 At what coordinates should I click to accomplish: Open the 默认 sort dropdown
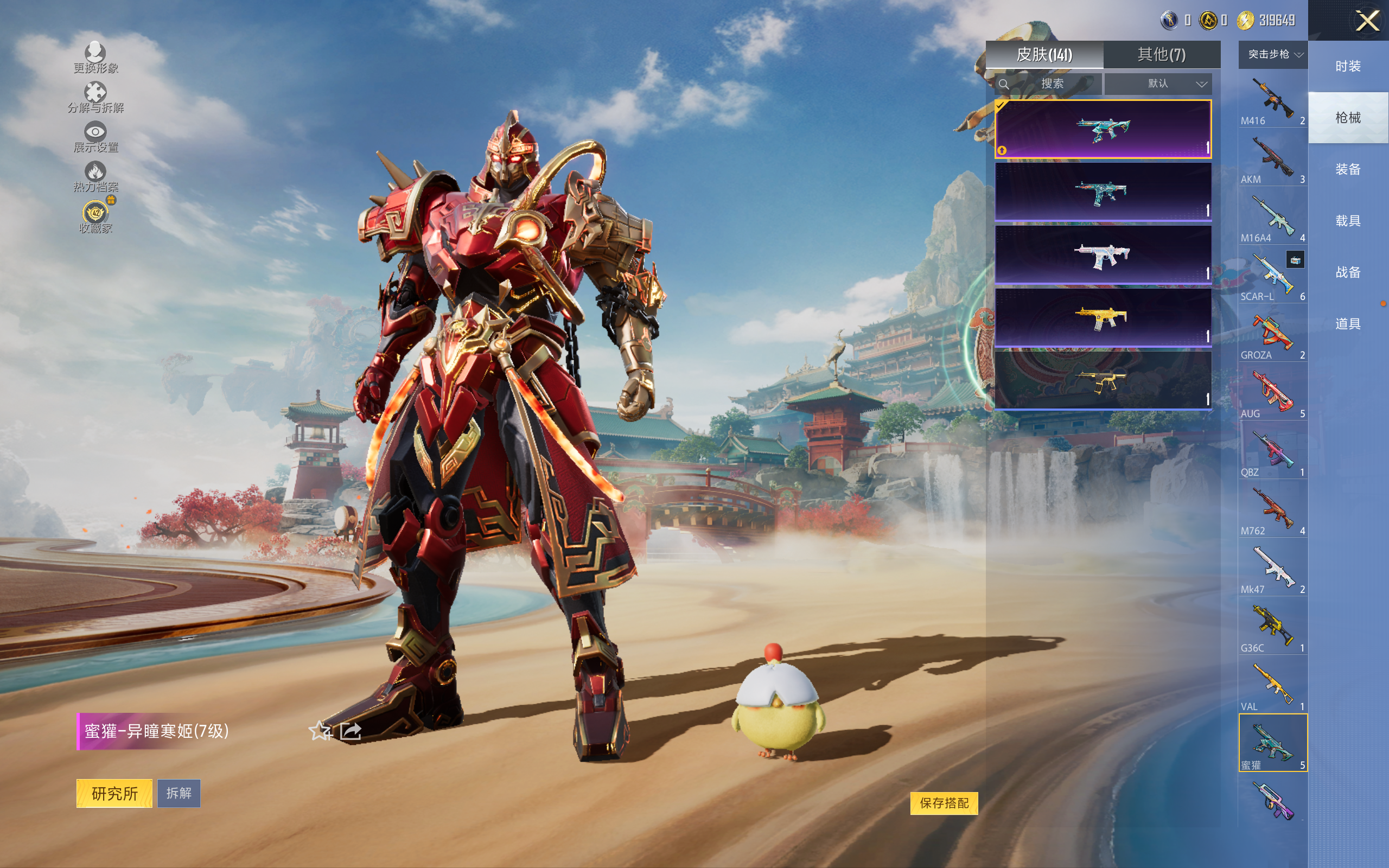(1158, 84)
